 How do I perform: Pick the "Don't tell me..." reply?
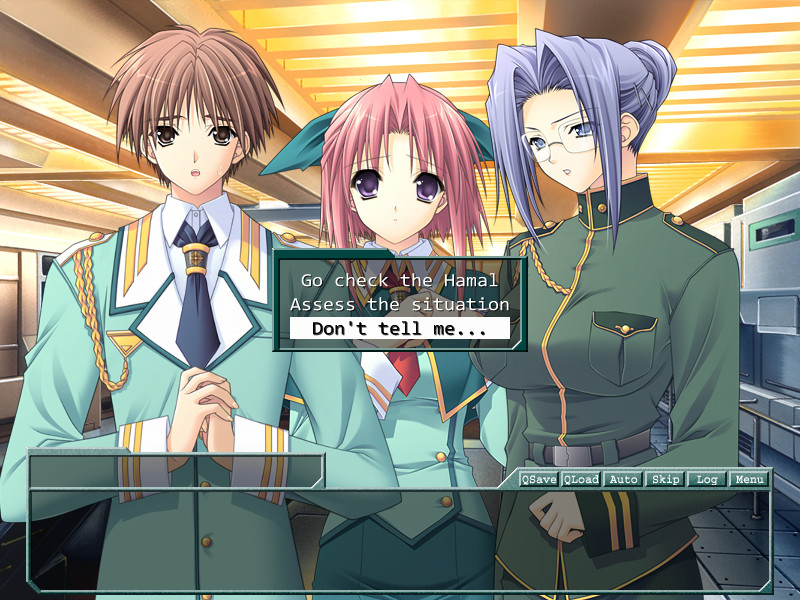399,328
